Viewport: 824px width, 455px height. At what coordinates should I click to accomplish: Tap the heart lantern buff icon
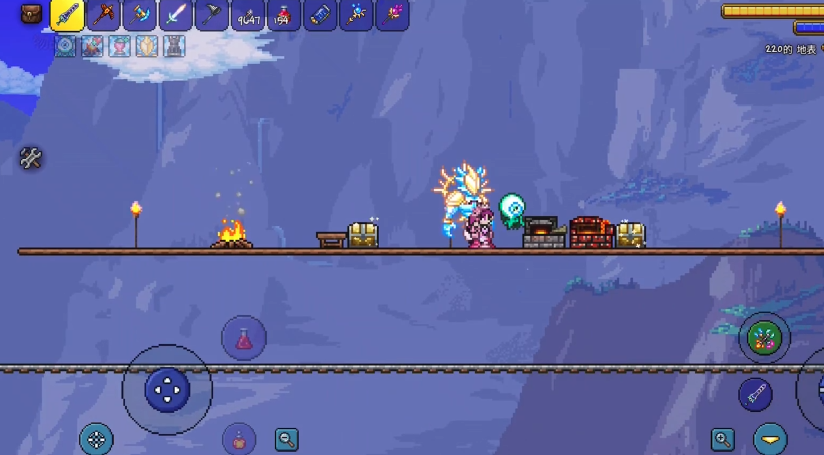pos(120,45)
